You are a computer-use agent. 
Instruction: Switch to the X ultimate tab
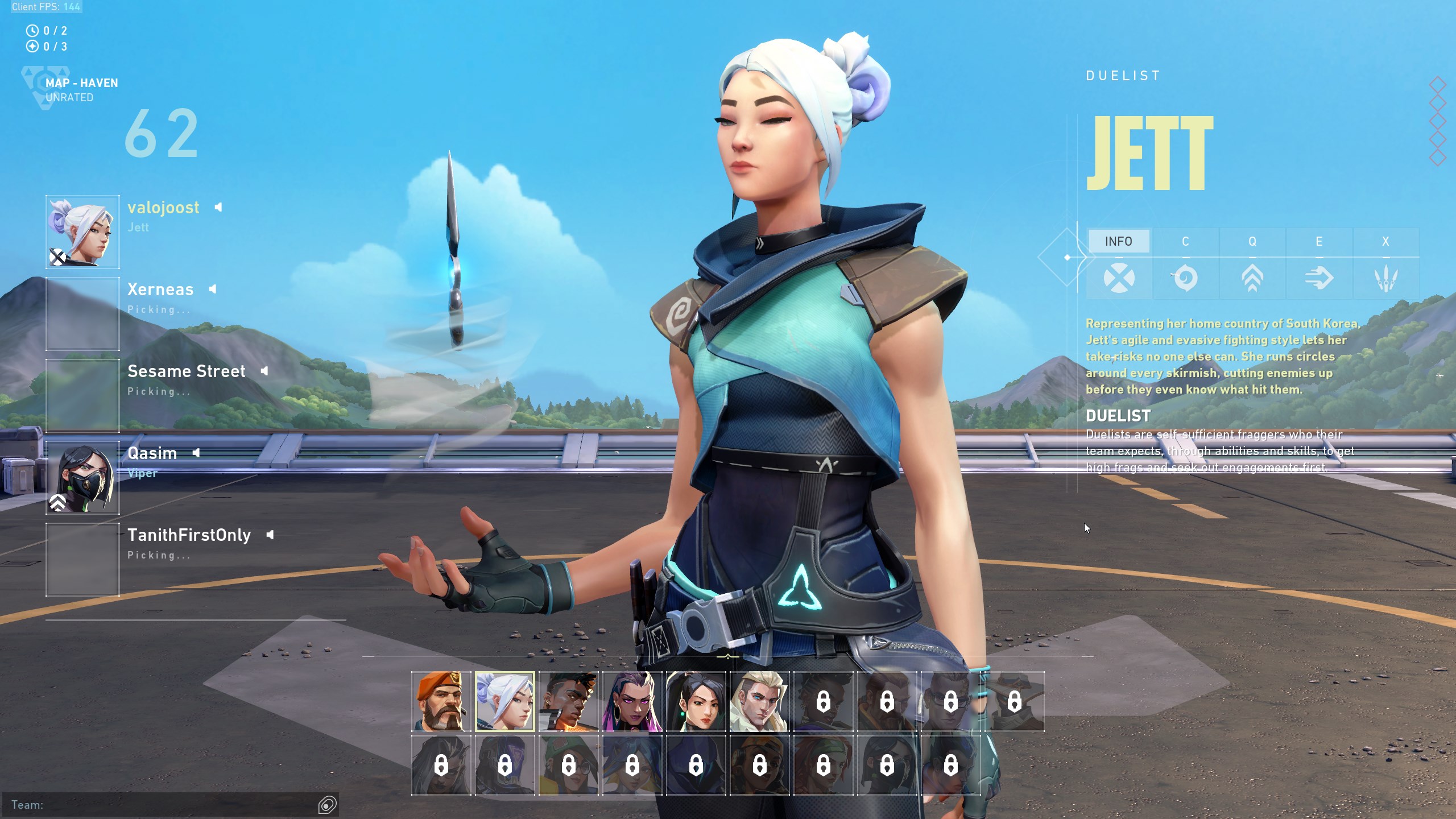(x=1385, y=242)
